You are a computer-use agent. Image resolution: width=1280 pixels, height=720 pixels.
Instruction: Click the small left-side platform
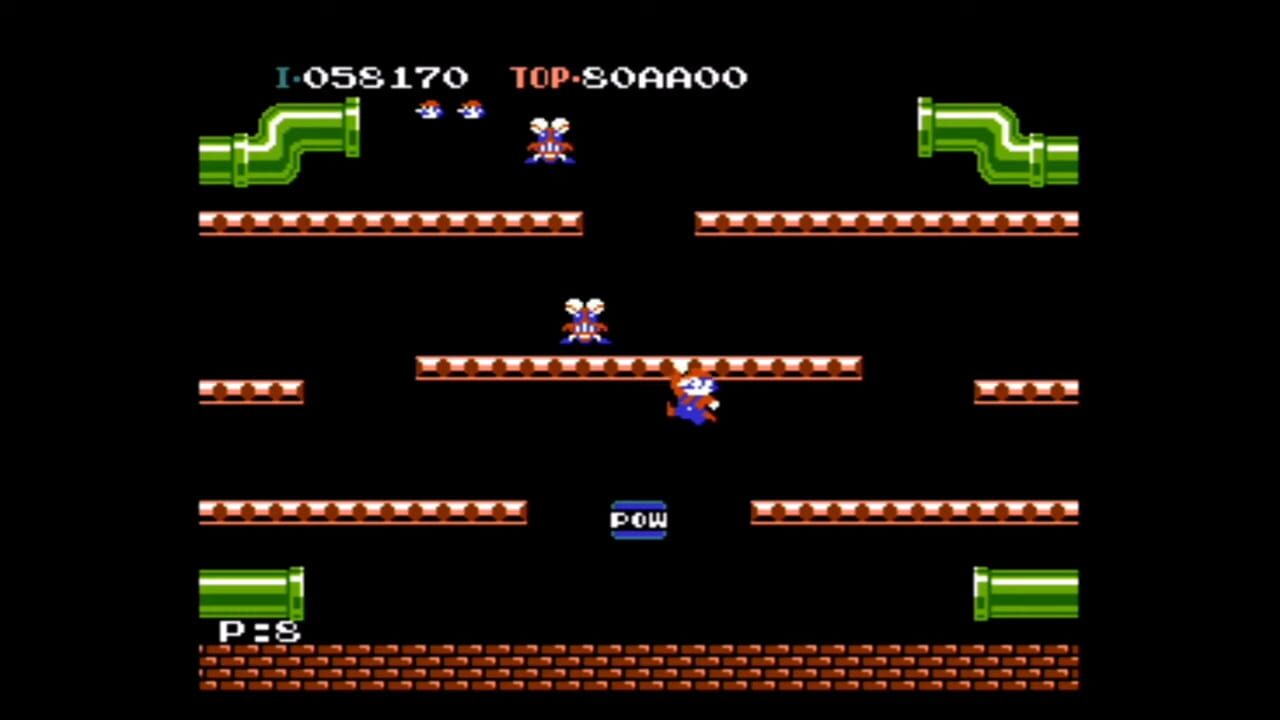251,391
